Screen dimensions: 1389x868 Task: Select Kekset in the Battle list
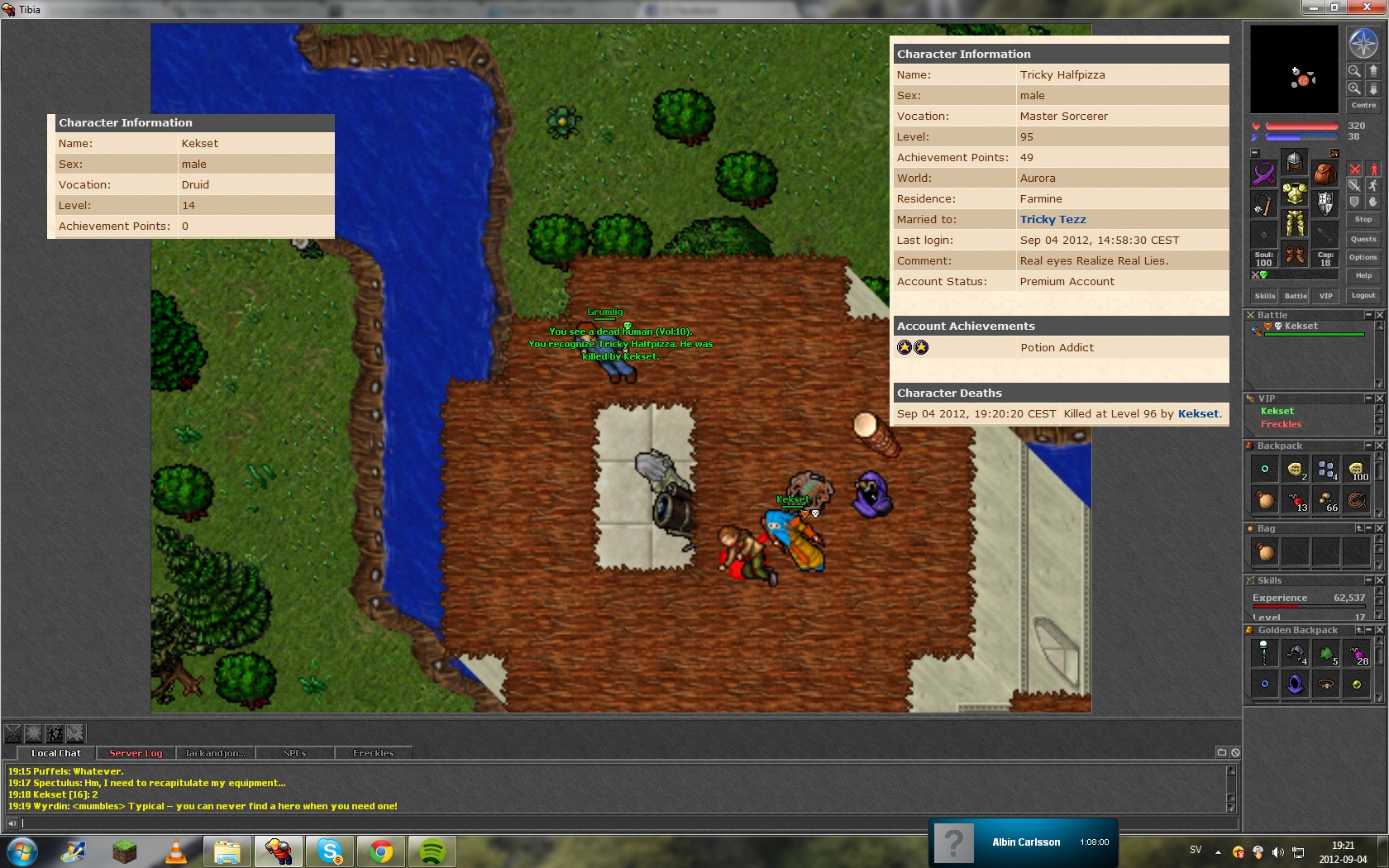pos(1301,326)
